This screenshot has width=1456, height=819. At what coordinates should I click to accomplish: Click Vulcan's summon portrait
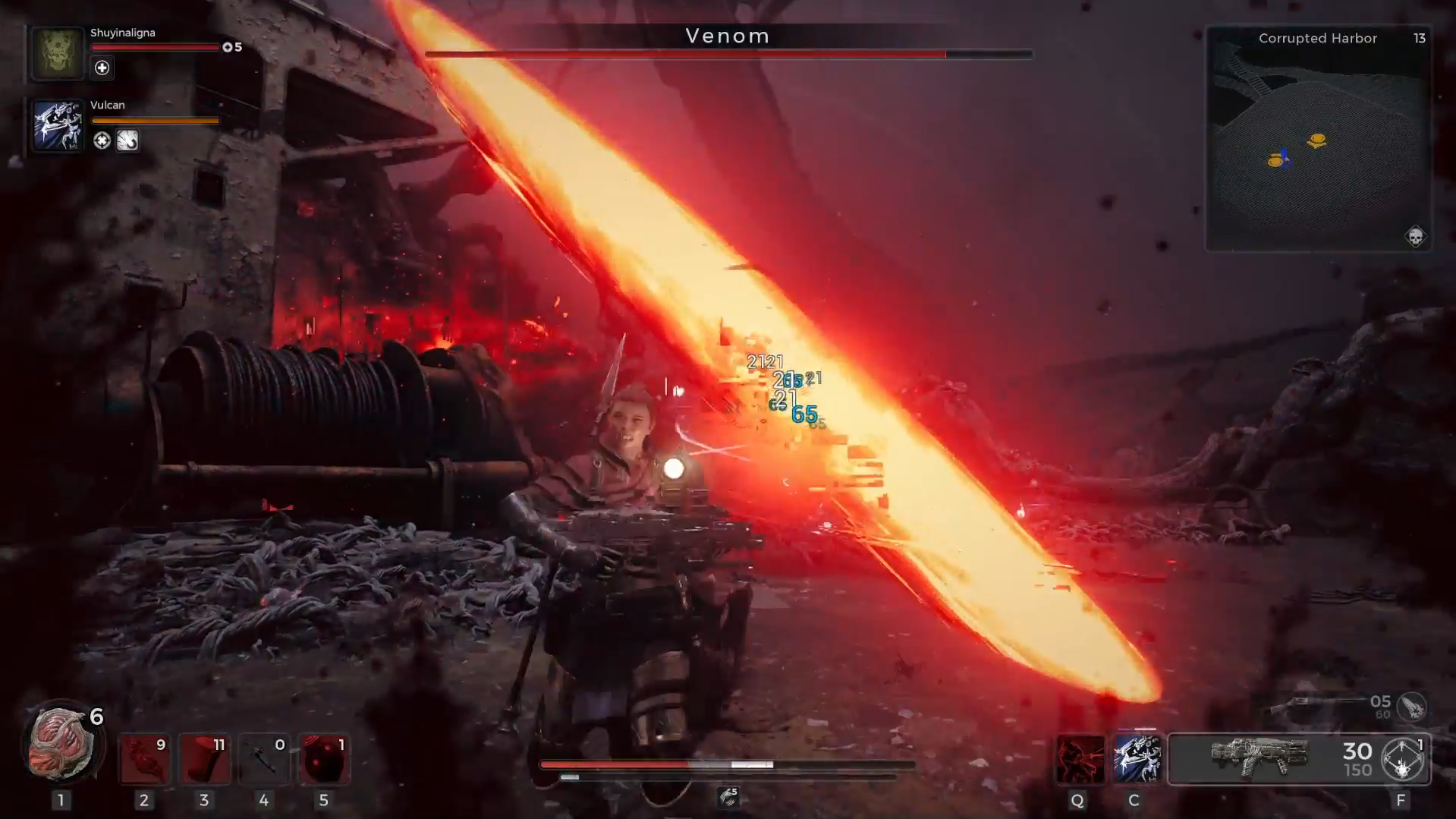pos(56,126)
